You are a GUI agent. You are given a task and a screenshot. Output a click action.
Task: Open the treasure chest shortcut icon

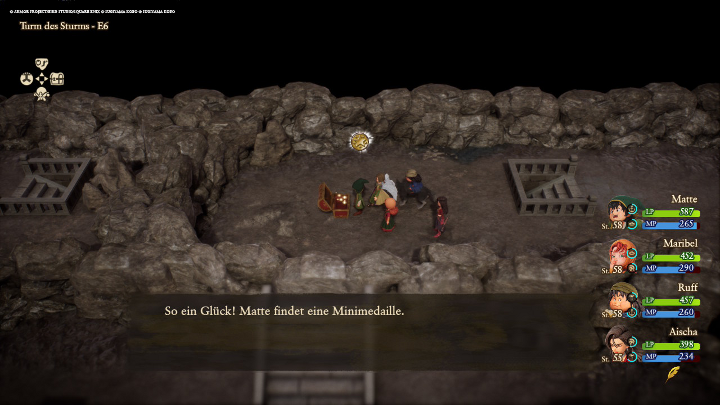(x=58, y=79)
